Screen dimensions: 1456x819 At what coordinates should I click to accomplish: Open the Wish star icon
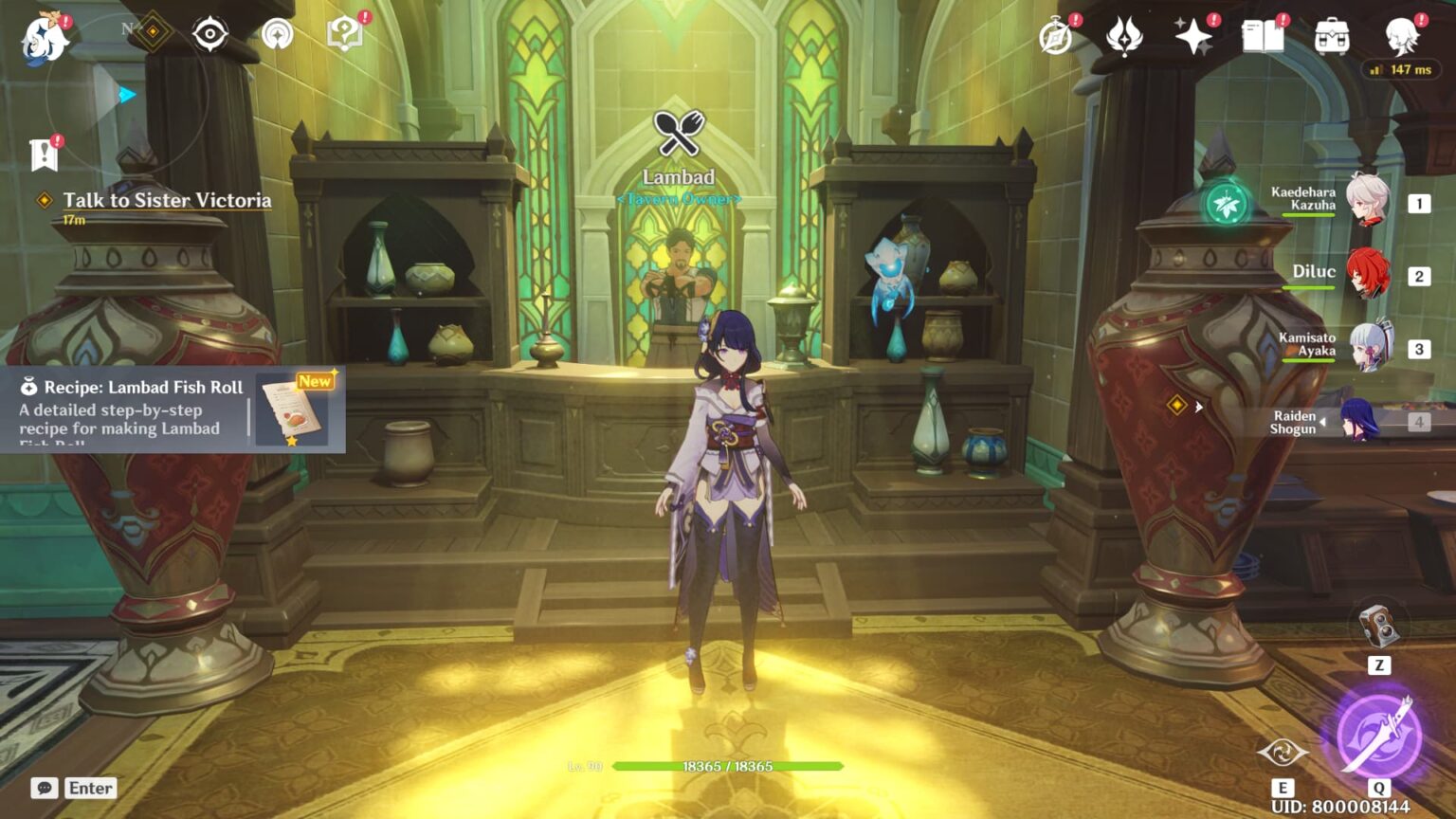(1193, 38)
